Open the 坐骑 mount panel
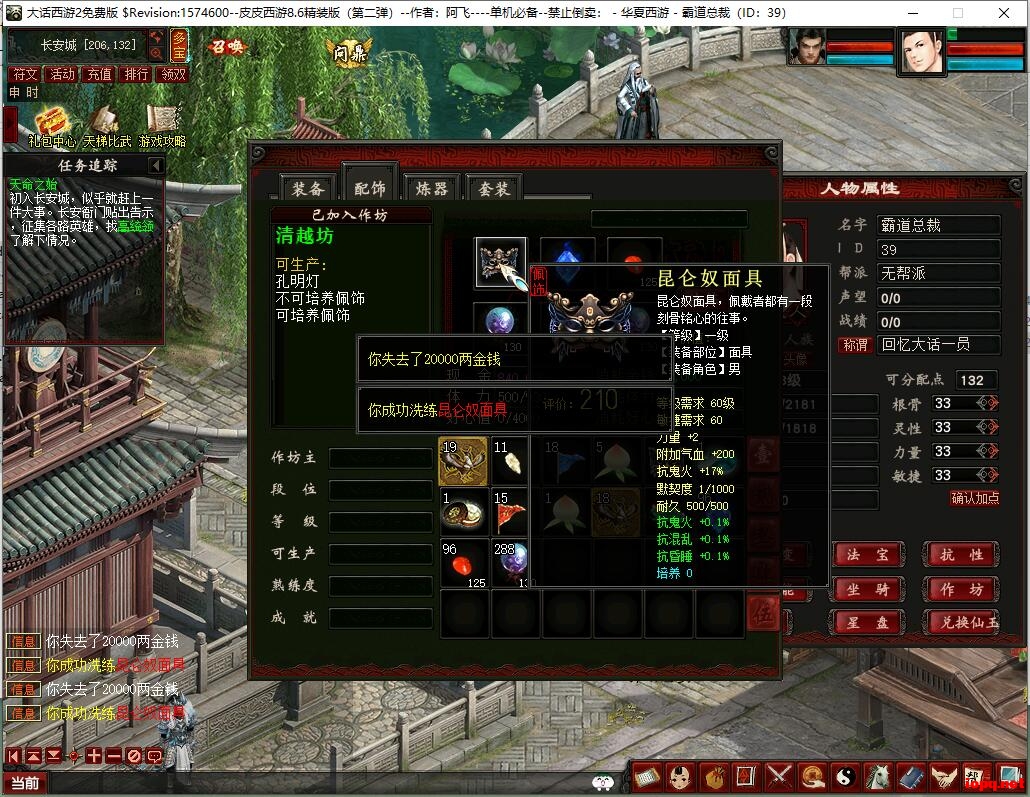Image resolution: width=1030 pixels, height=797 pixels. (x=868, y=590)
